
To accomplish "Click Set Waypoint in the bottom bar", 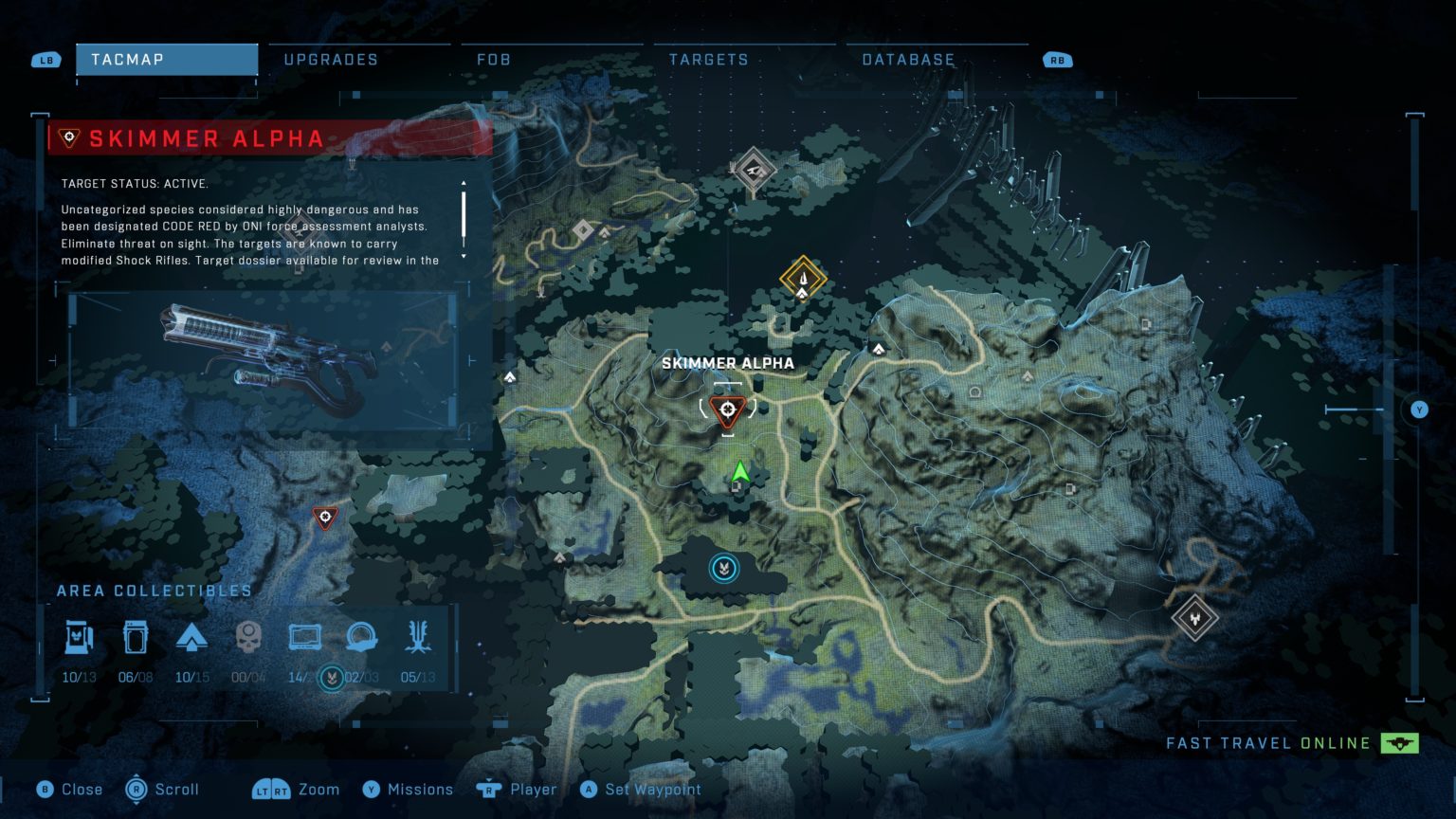I will pos(641,789).
